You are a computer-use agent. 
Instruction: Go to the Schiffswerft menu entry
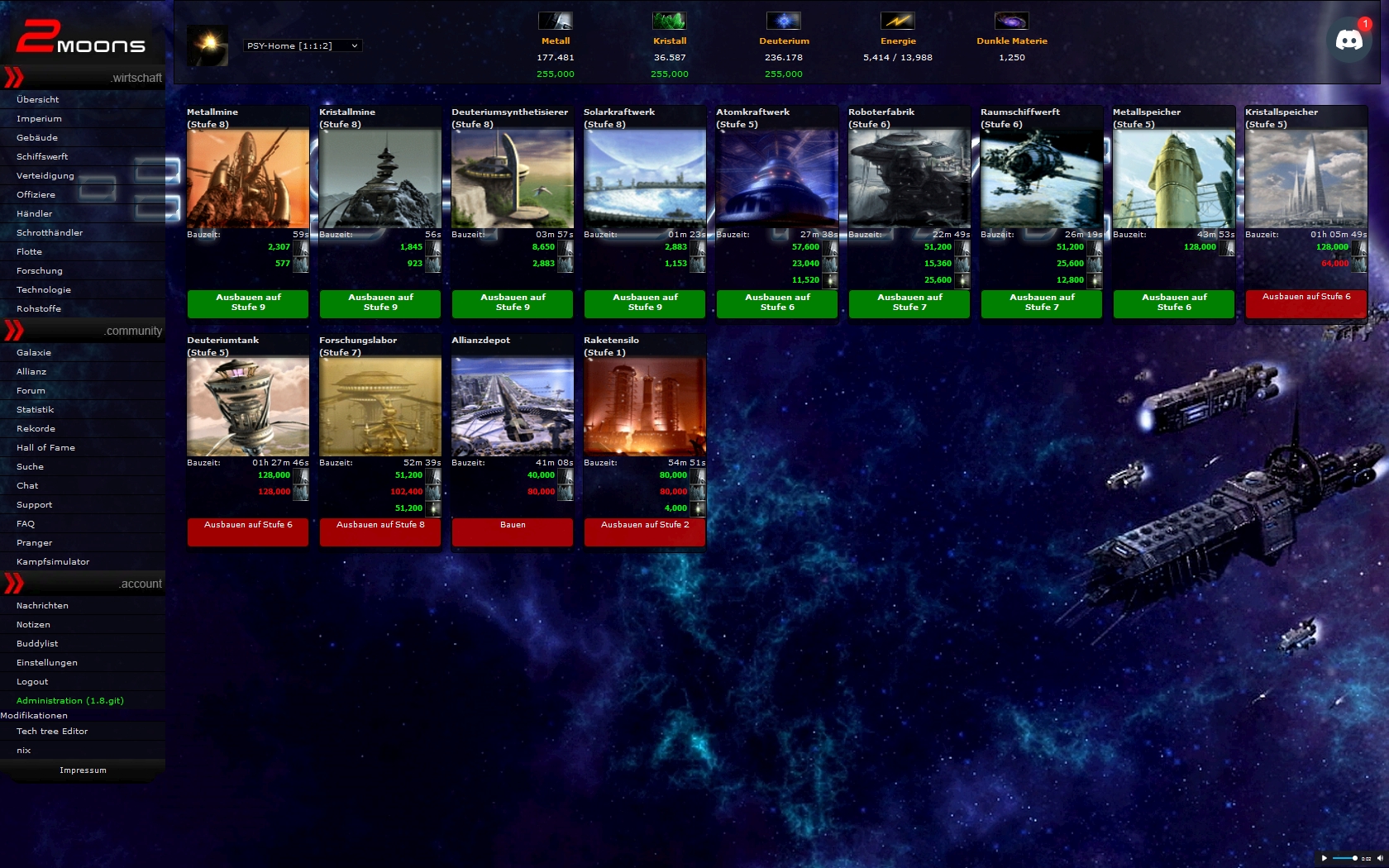tap(42, 156)
